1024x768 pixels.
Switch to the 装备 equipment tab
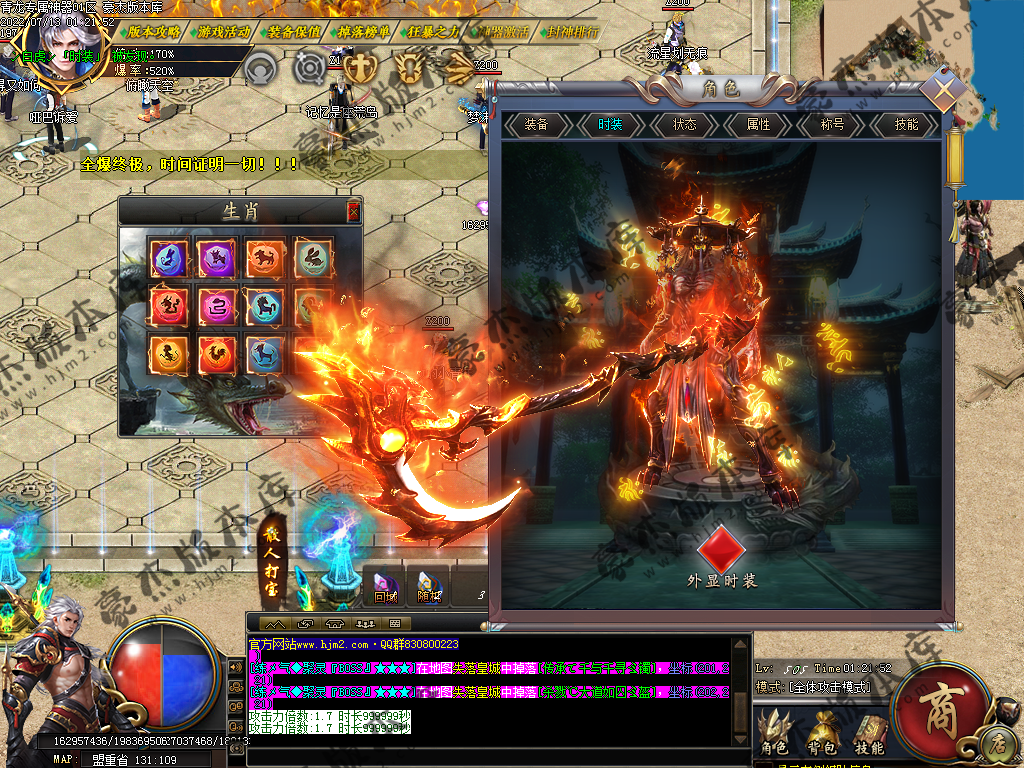[x=536, y=125]
